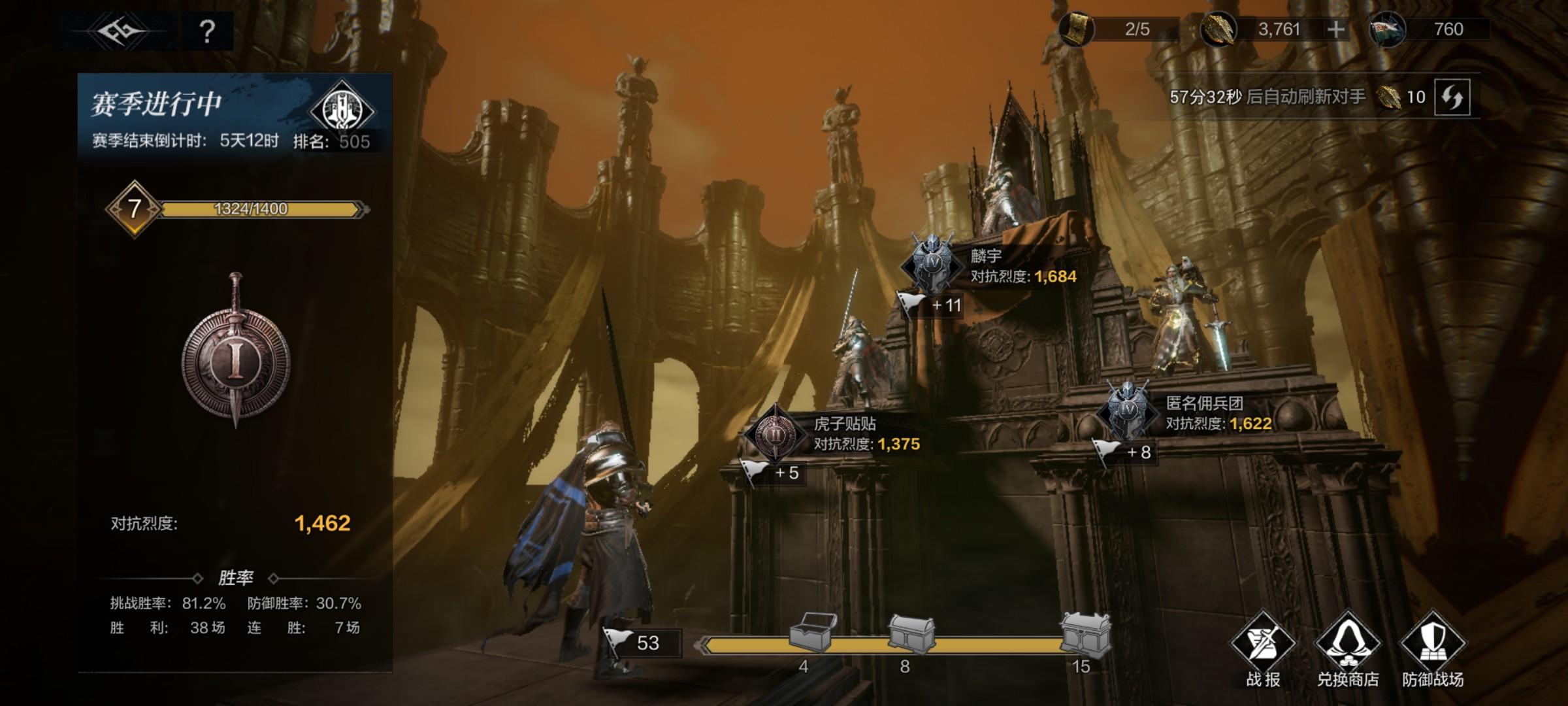Add more currency with the plus button
This screenshot has width=1568, height=706.
1336,29
